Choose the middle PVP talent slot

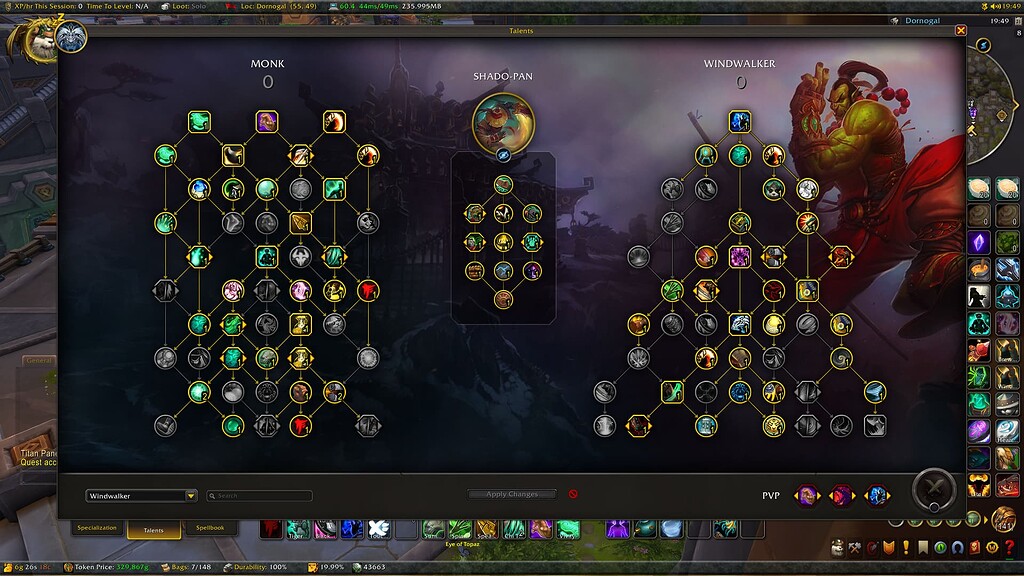pos(842,495)
